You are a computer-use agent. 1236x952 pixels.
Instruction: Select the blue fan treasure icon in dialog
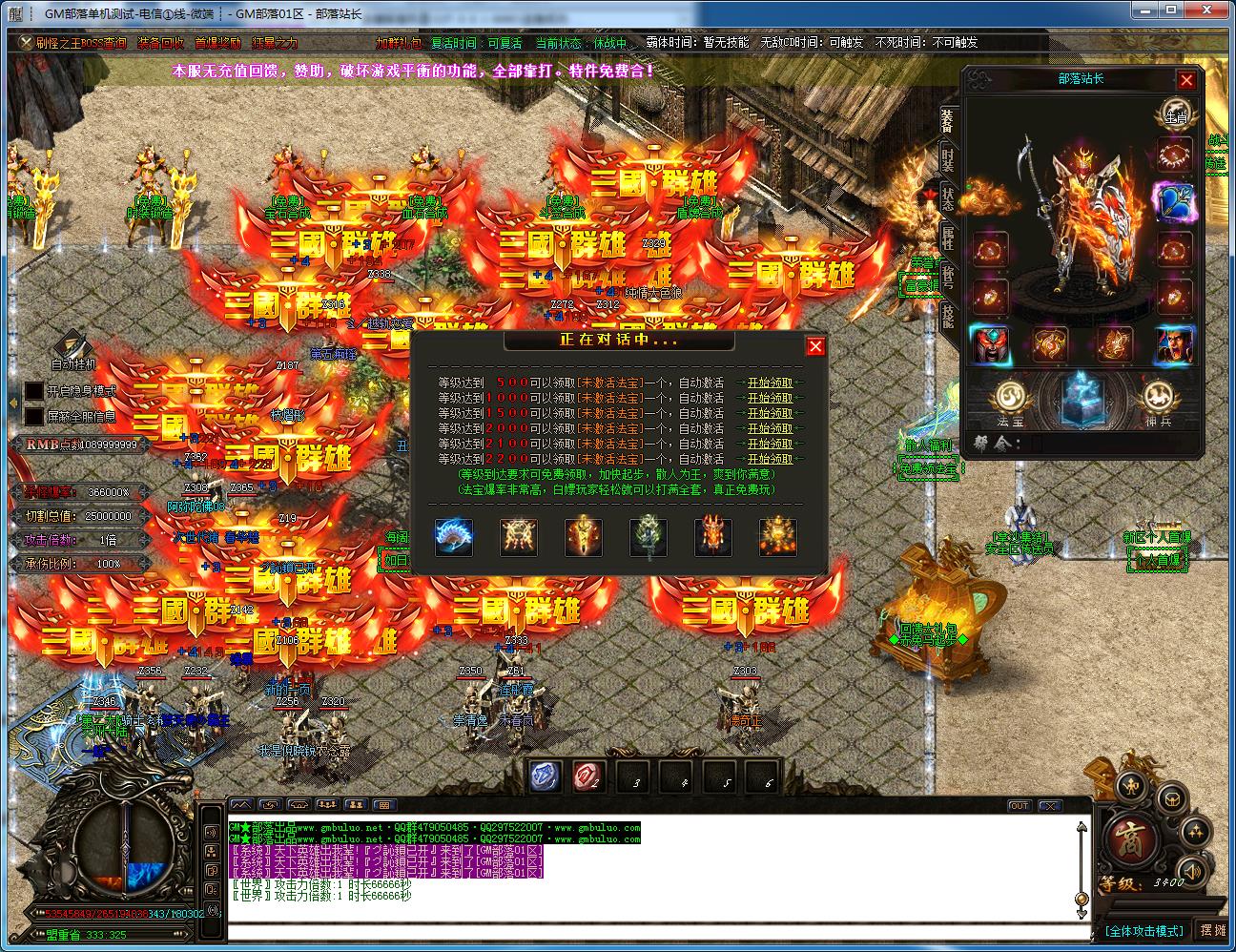(454, 537)
